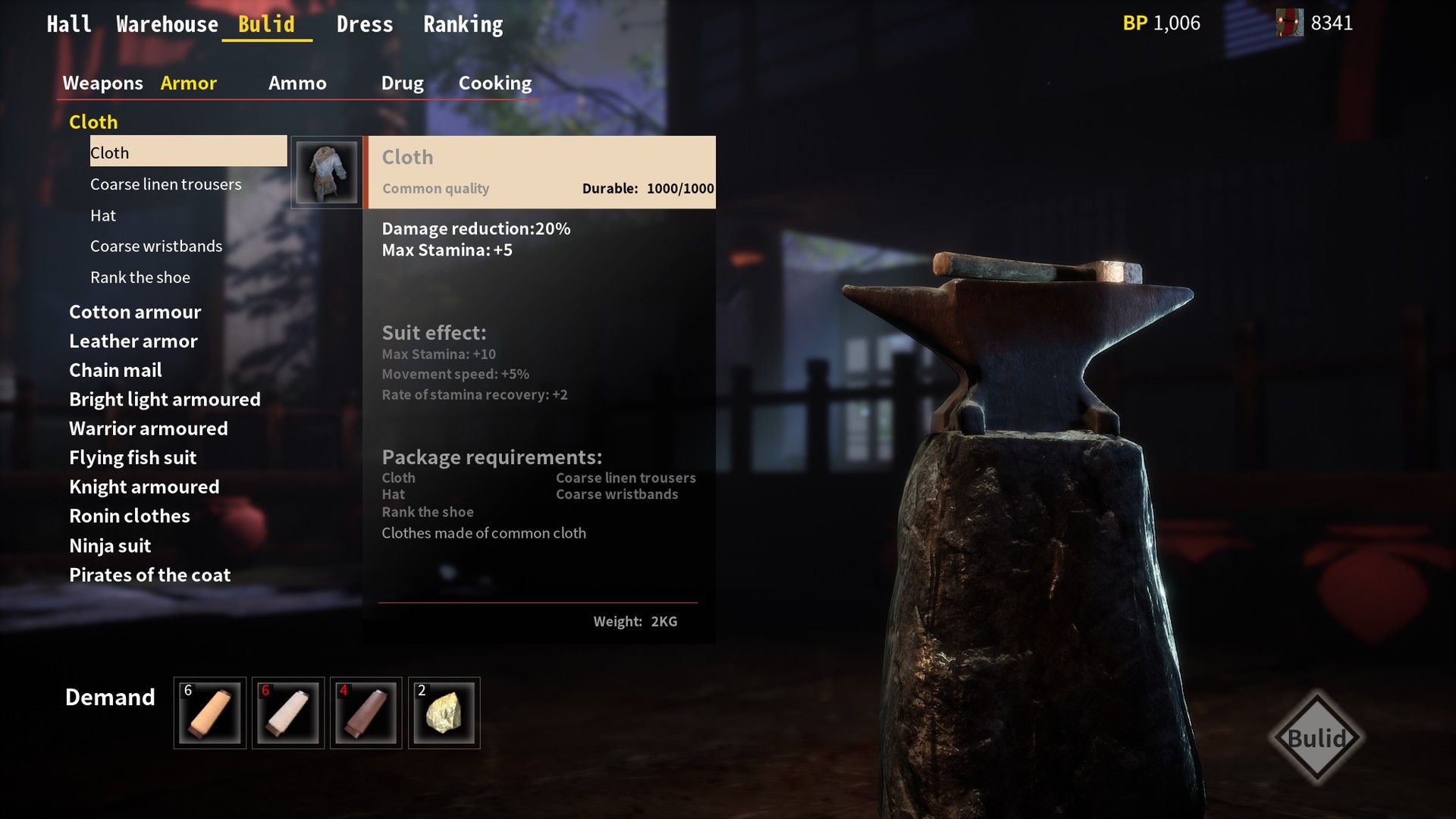This screenshot has height=819, width=1456.
Task: Open the Cooking category
Action: click(495, 83)
